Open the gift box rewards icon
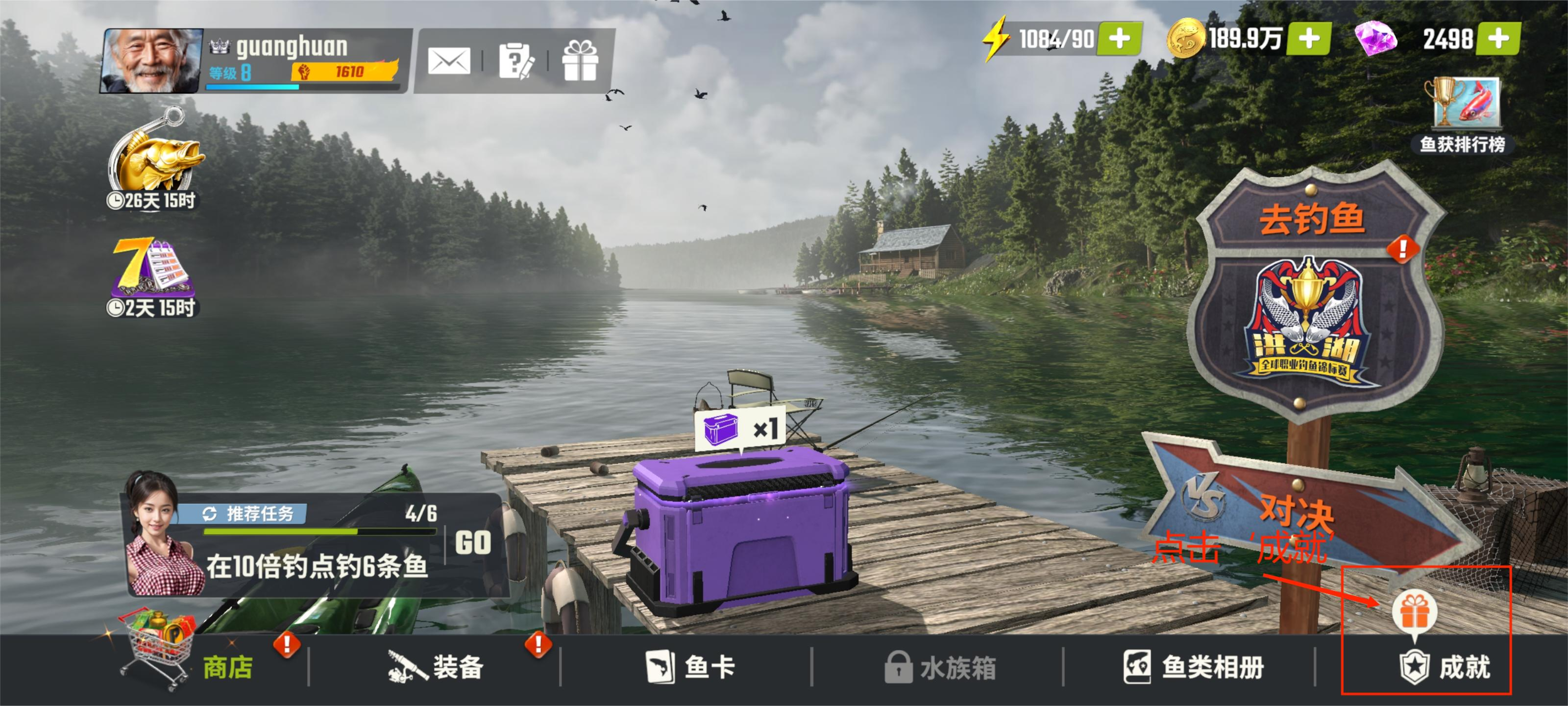 point(579,61)
